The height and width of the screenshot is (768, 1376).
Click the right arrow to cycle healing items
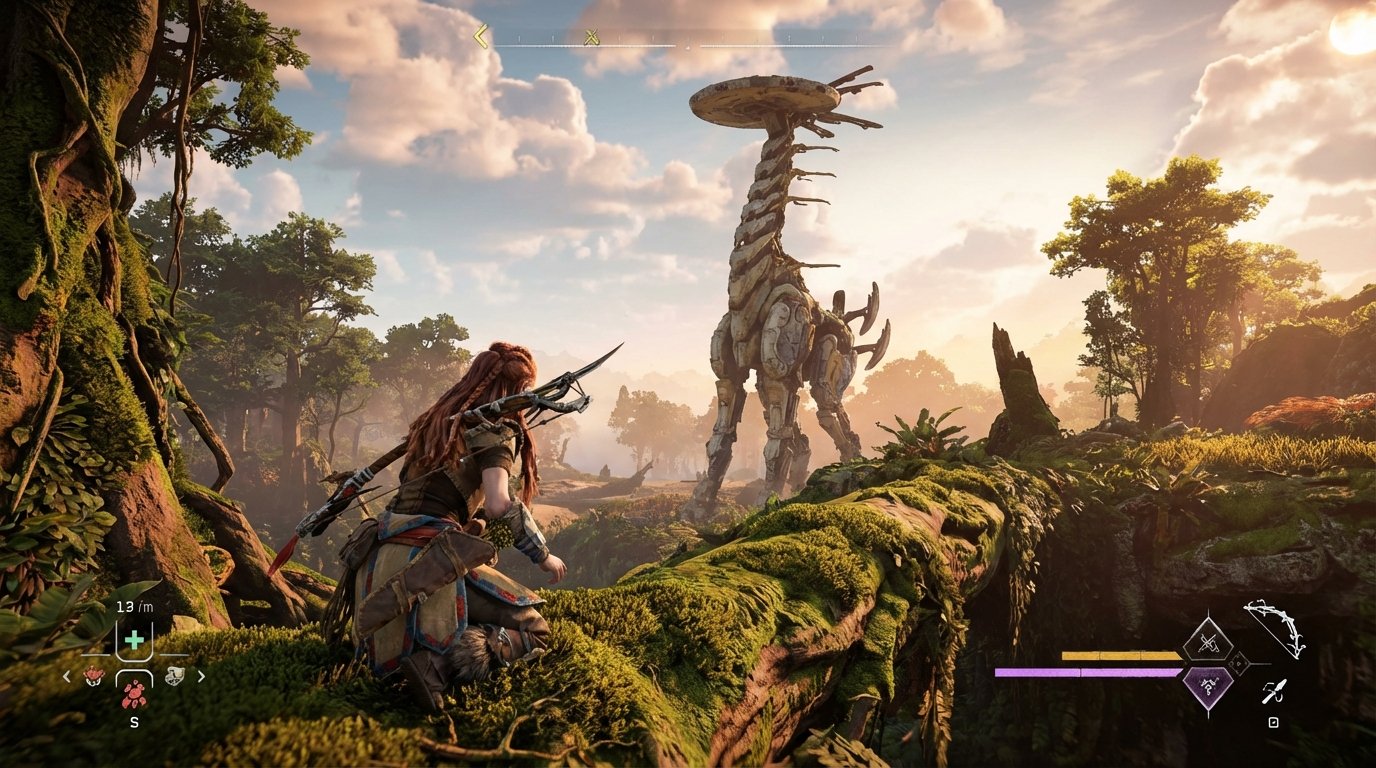point(202,676)
